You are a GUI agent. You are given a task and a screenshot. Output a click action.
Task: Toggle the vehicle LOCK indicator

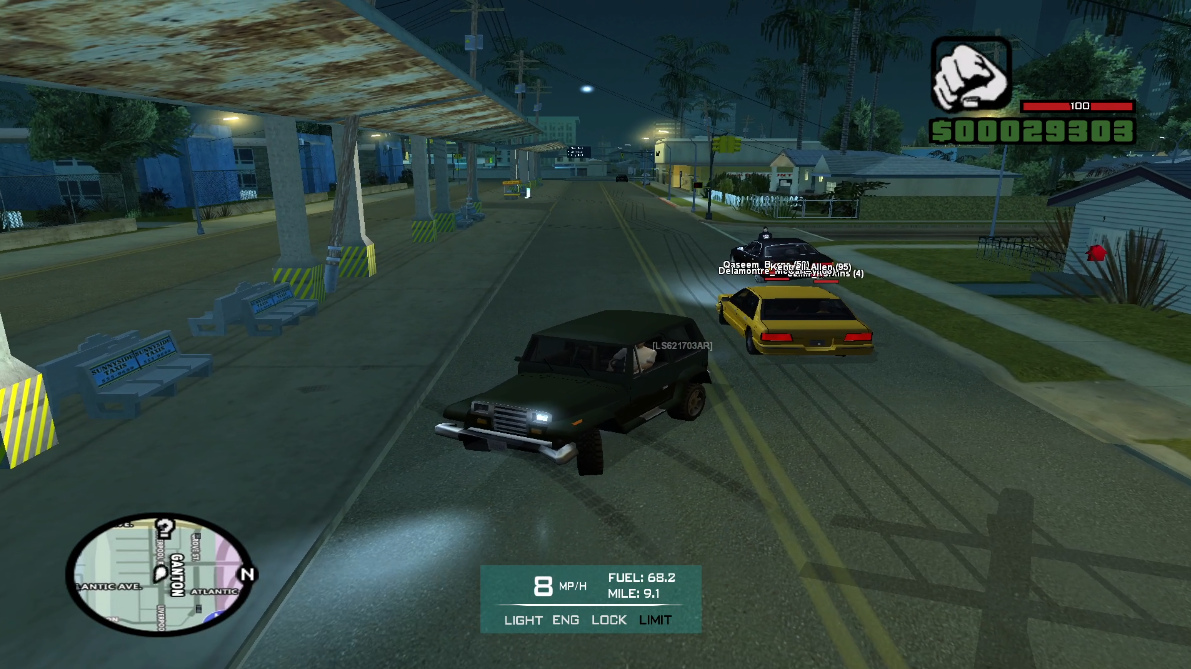pyautogui.click(x=608, y=620)
